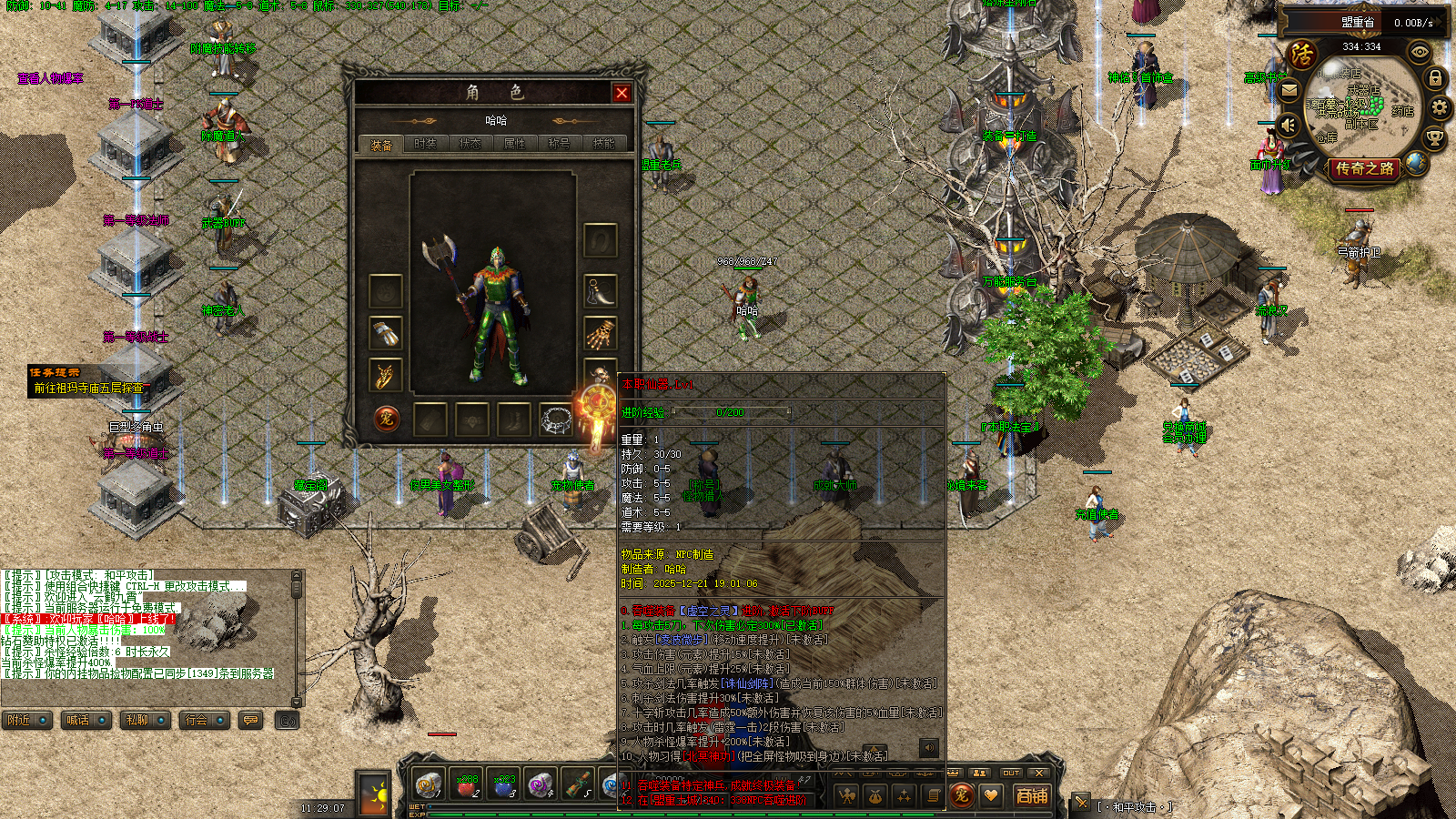Select the 称号 tab
The image size is (1456, 819).
pos(559,144)
